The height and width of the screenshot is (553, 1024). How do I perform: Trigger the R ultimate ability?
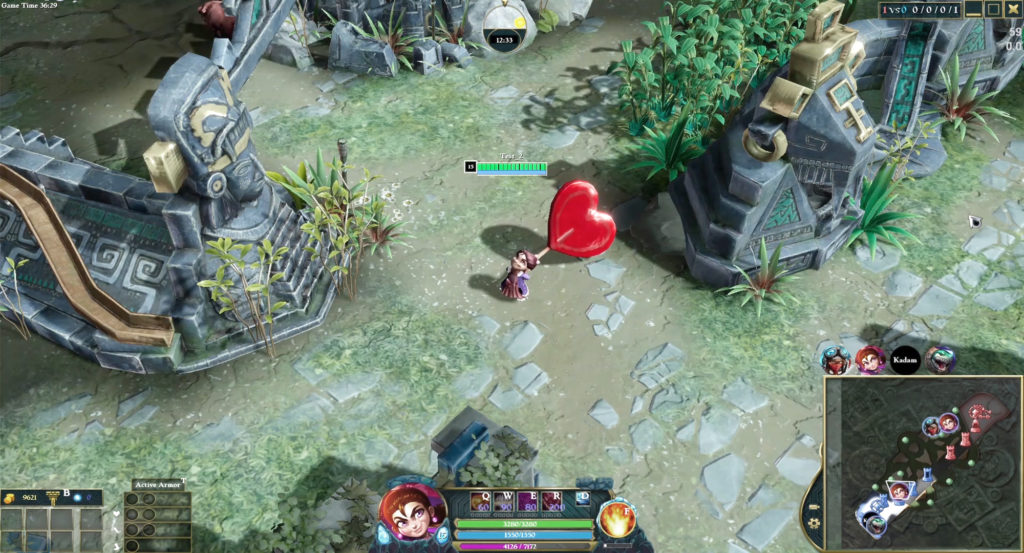558,501
